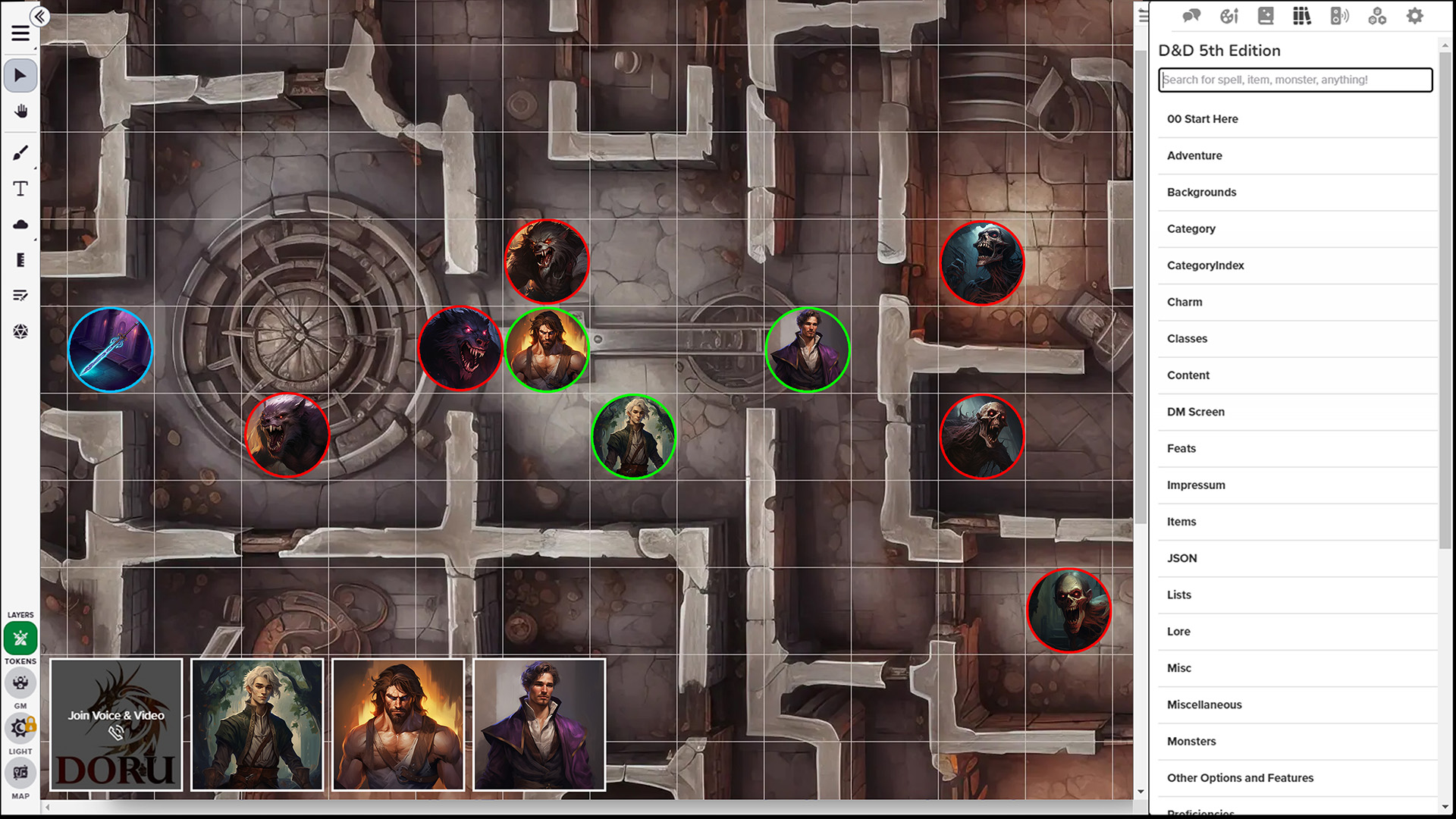
Task: Activate the pan hand tool
Action: (20, 111)
